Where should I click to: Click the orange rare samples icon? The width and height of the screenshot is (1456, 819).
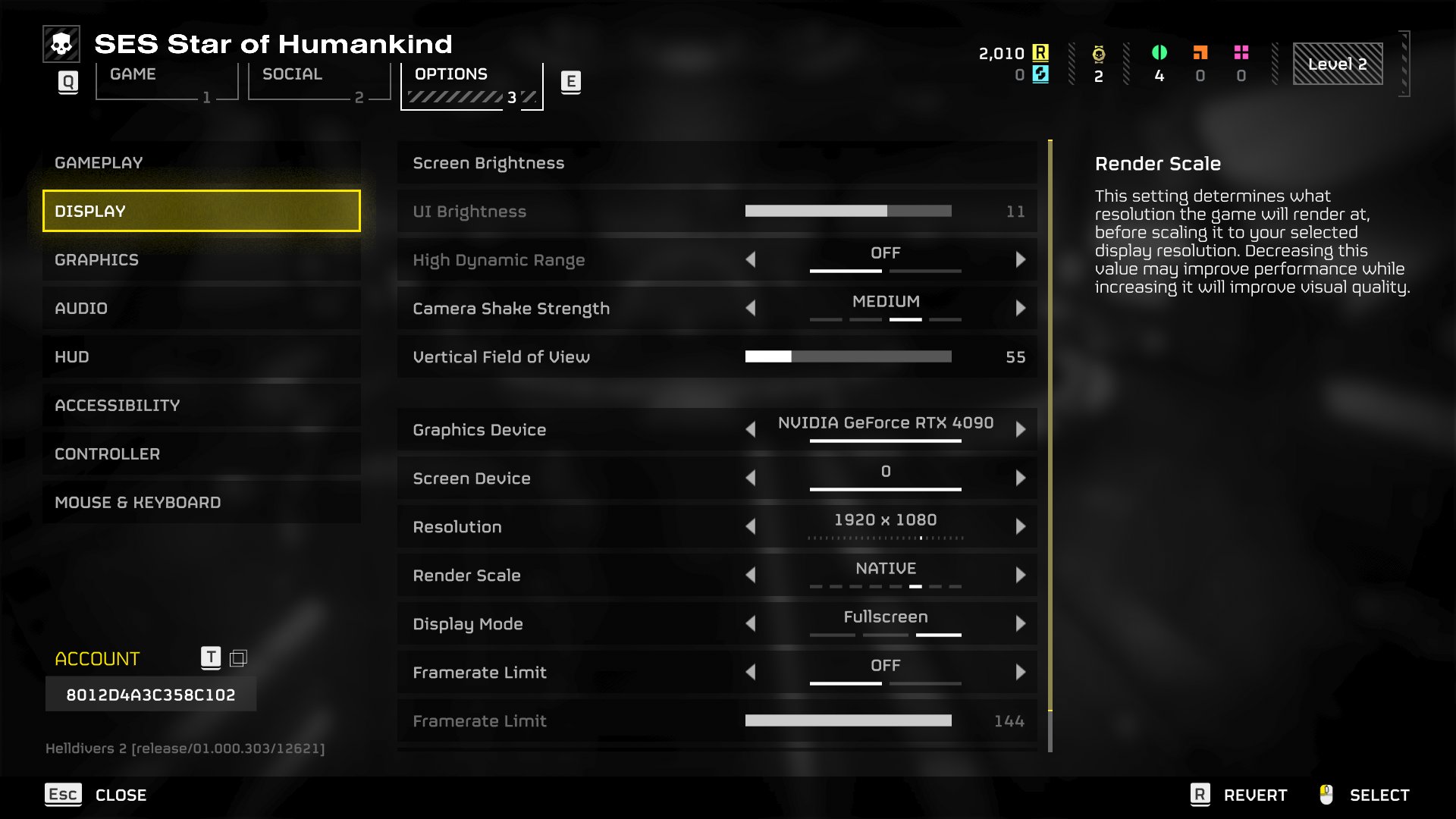tap(1200, 53)
